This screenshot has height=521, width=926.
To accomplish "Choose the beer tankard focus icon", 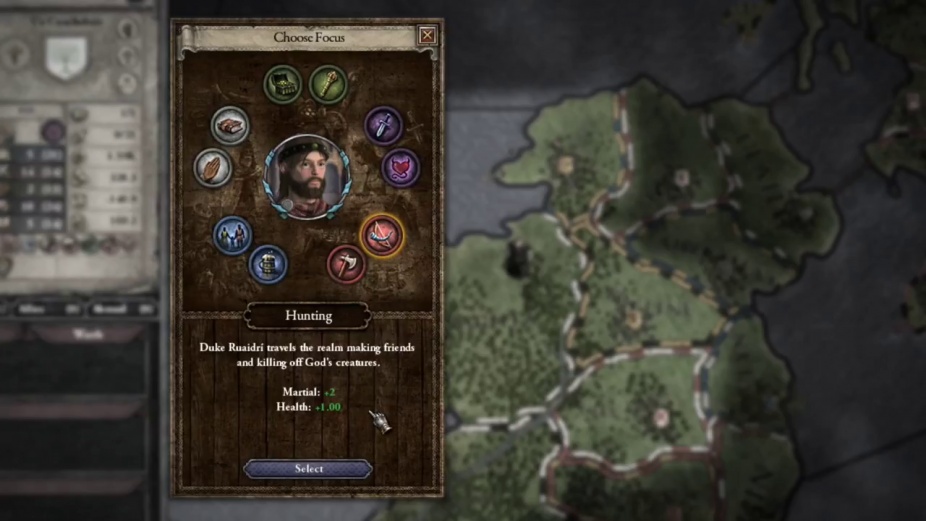I will coord(268,264).
